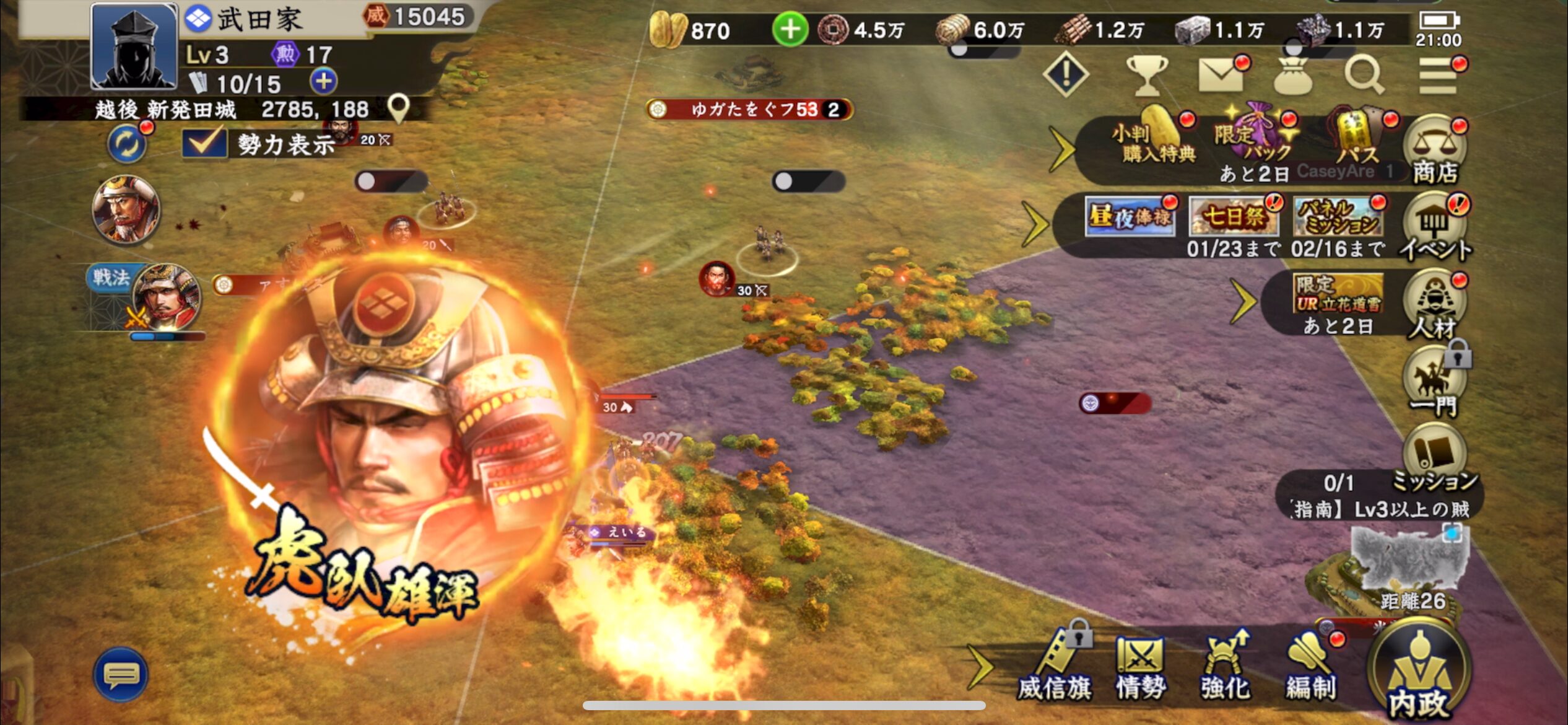Image resolution: width=1568 pixels, height=725 pixels.
Task: Open the trophy rankings icon
Action: (x=1147, y=76)
